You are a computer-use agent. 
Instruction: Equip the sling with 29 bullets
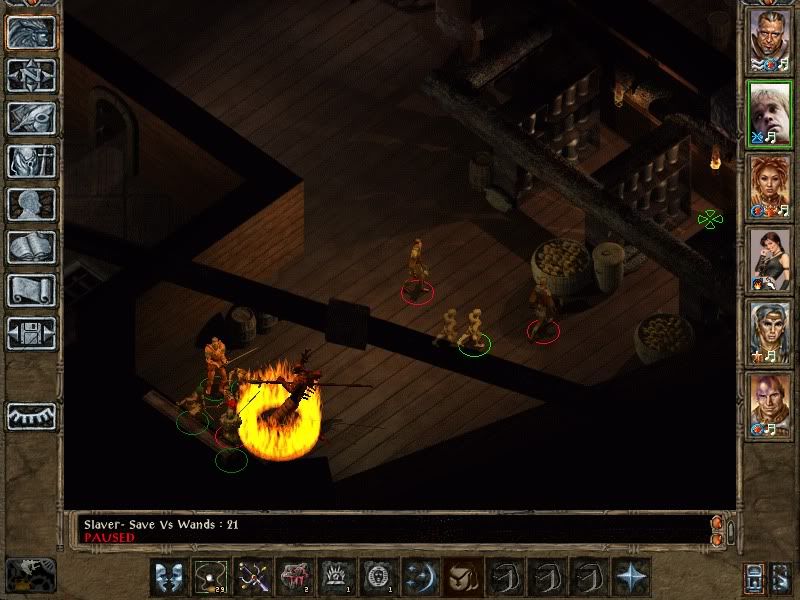(209, 576)
